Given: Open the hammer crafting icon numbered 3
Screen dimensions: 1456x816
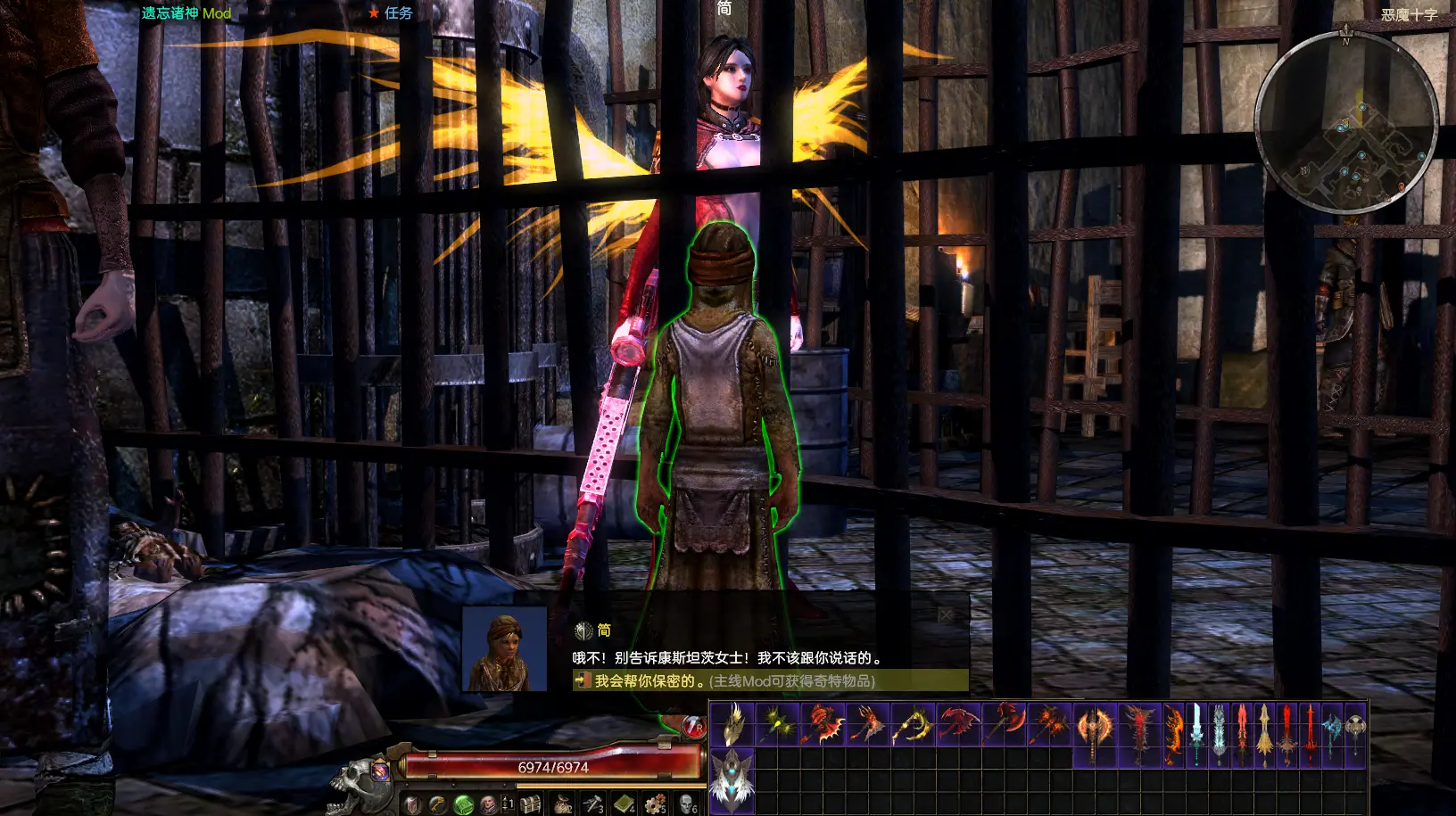Looking at the screenshot, I should coord(592,804).
